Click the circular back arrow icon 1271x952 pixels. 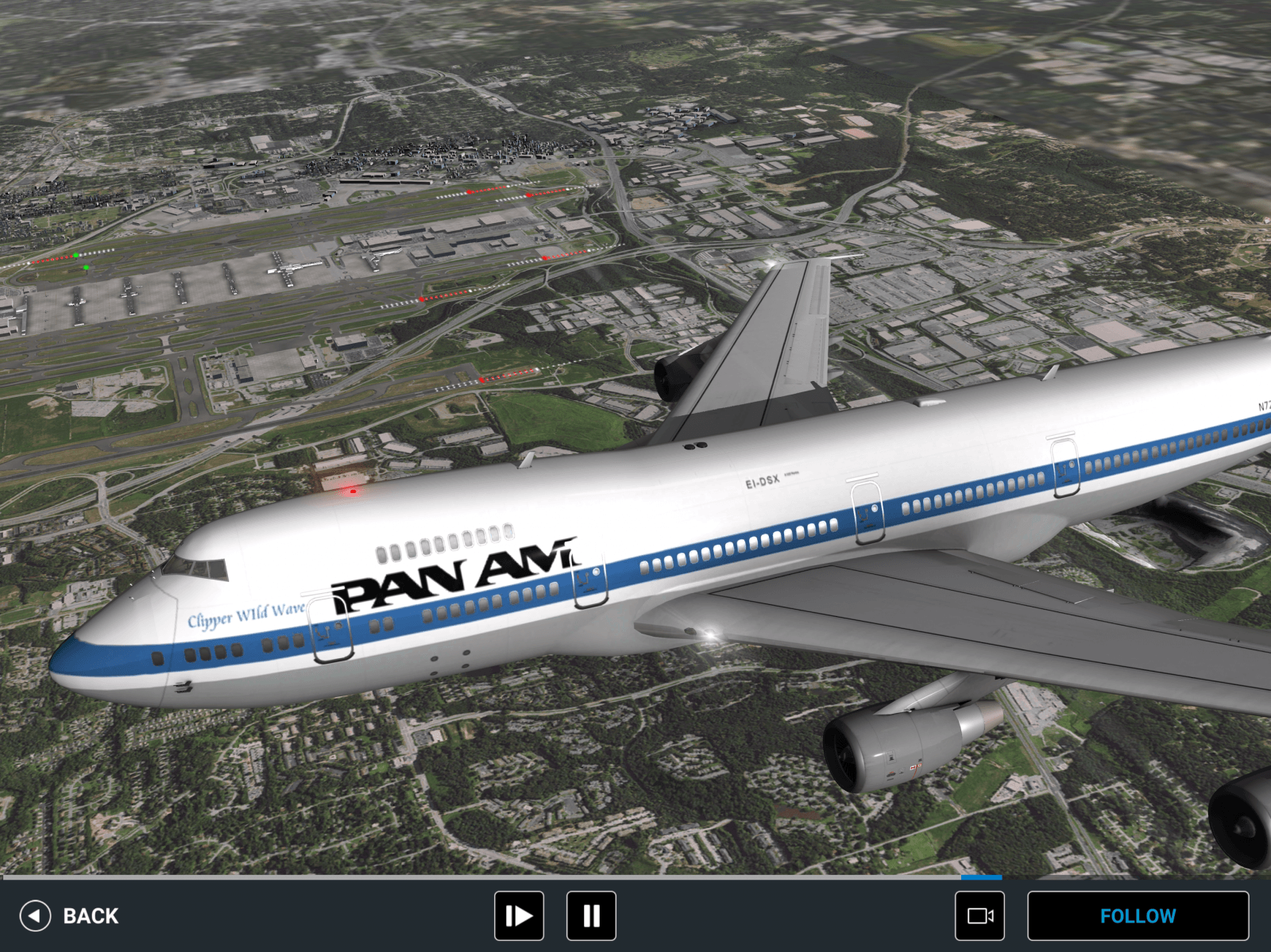click(35, 915)
